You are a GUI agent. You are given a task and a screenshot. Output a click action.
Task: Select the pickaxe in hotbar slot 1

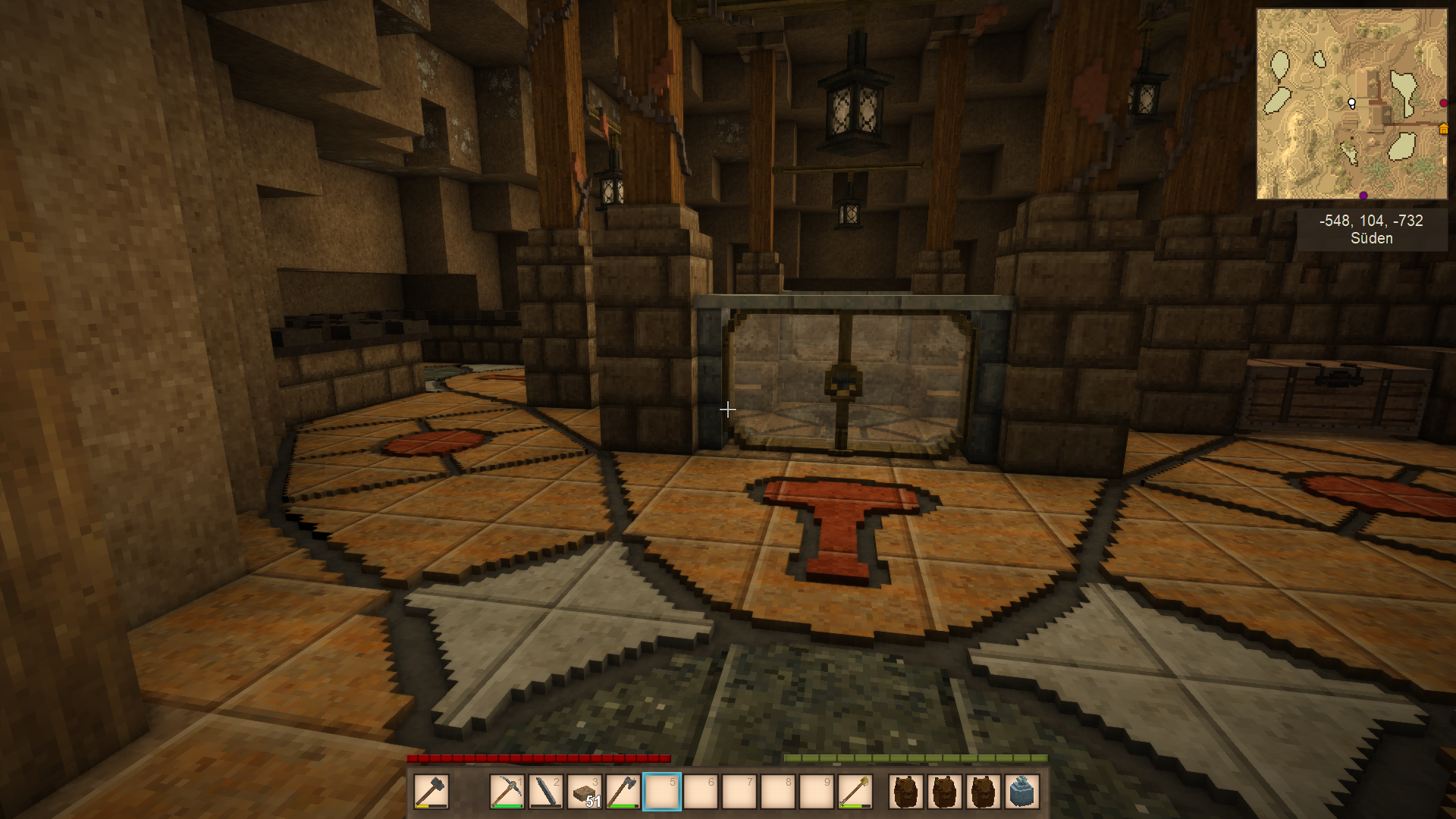[507, 792]
